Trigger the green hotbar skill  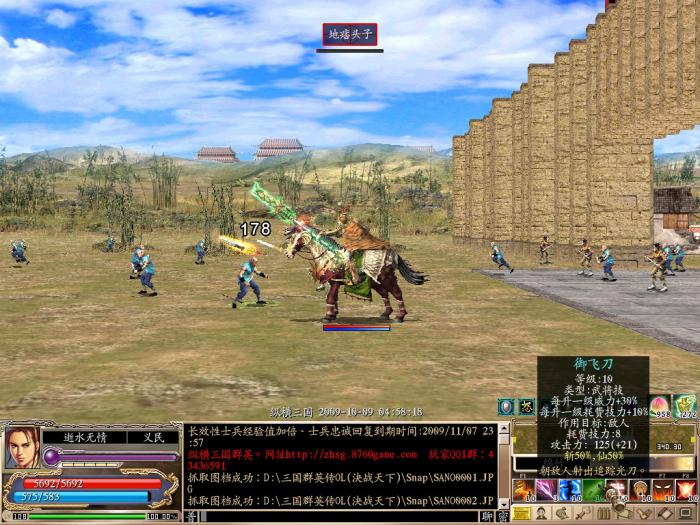tap(594, 489)
